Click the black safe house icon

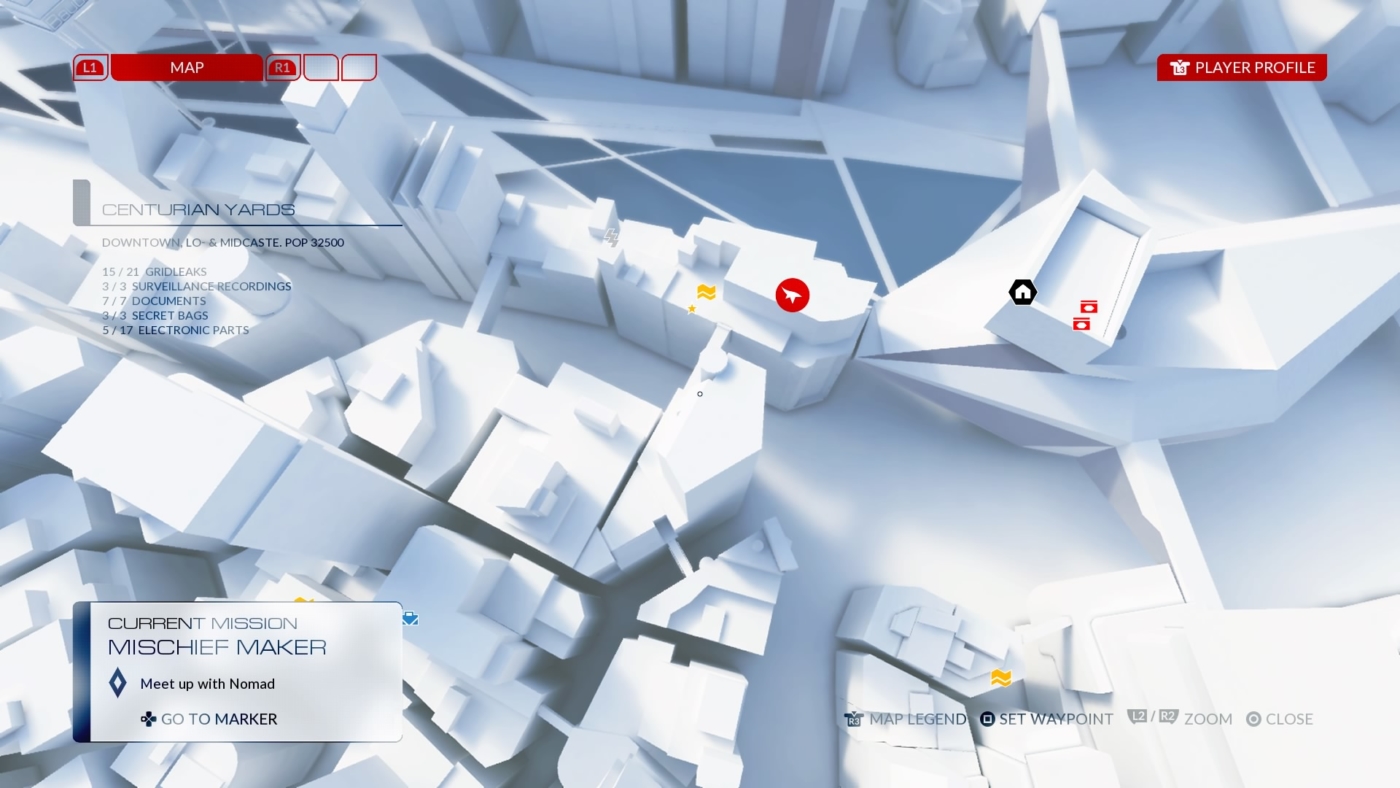(1021, 291)
